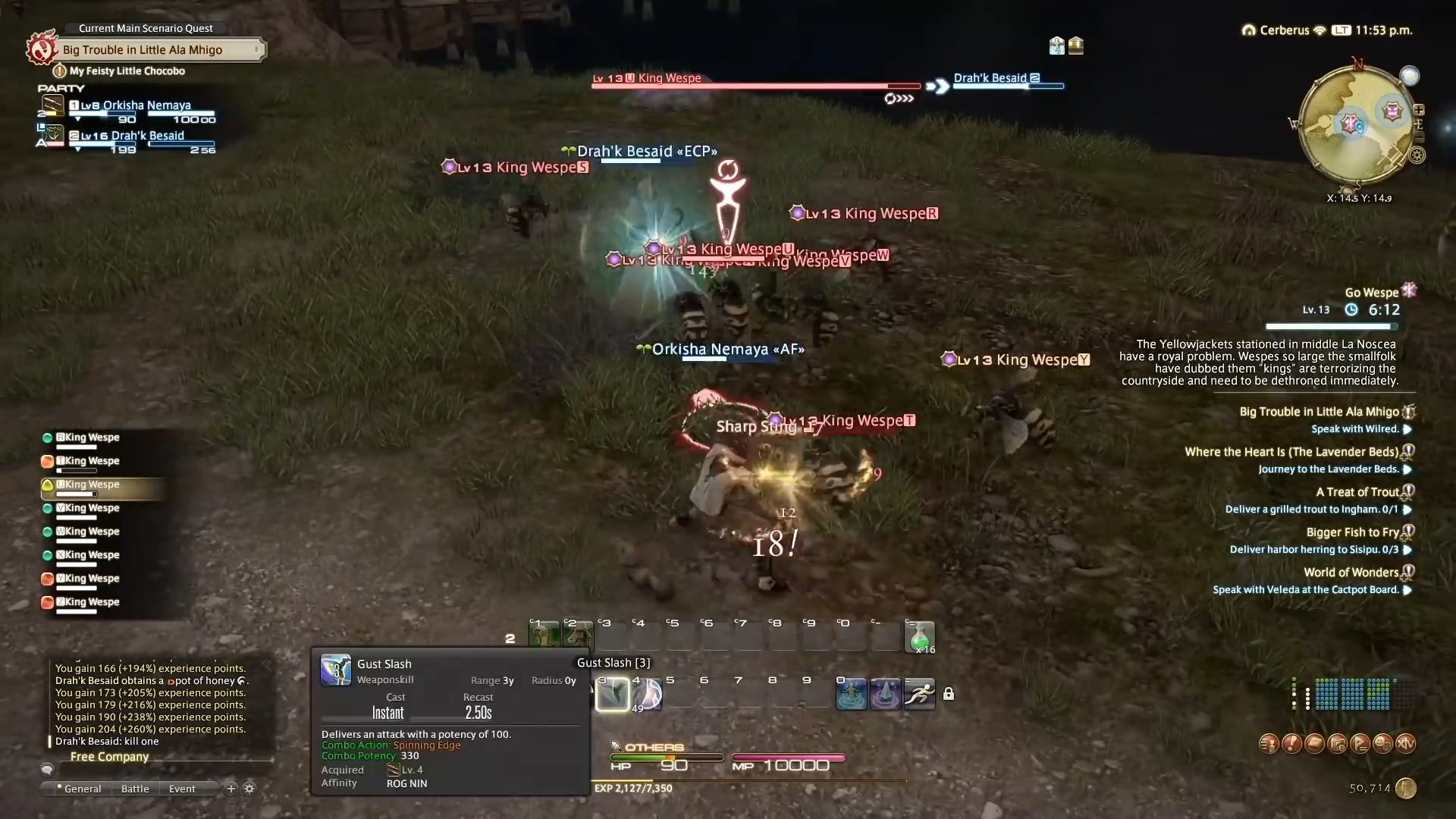Viewport: 1456px width, 819px height.
Task: Toggle the hotbar lock padlock
Action: (950, 692)
